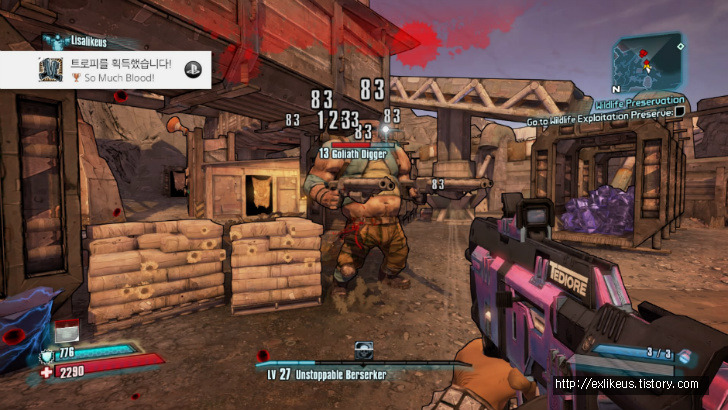Select the Wildlife Preservation mission tracker
The image size is (728, 410).
640,101
